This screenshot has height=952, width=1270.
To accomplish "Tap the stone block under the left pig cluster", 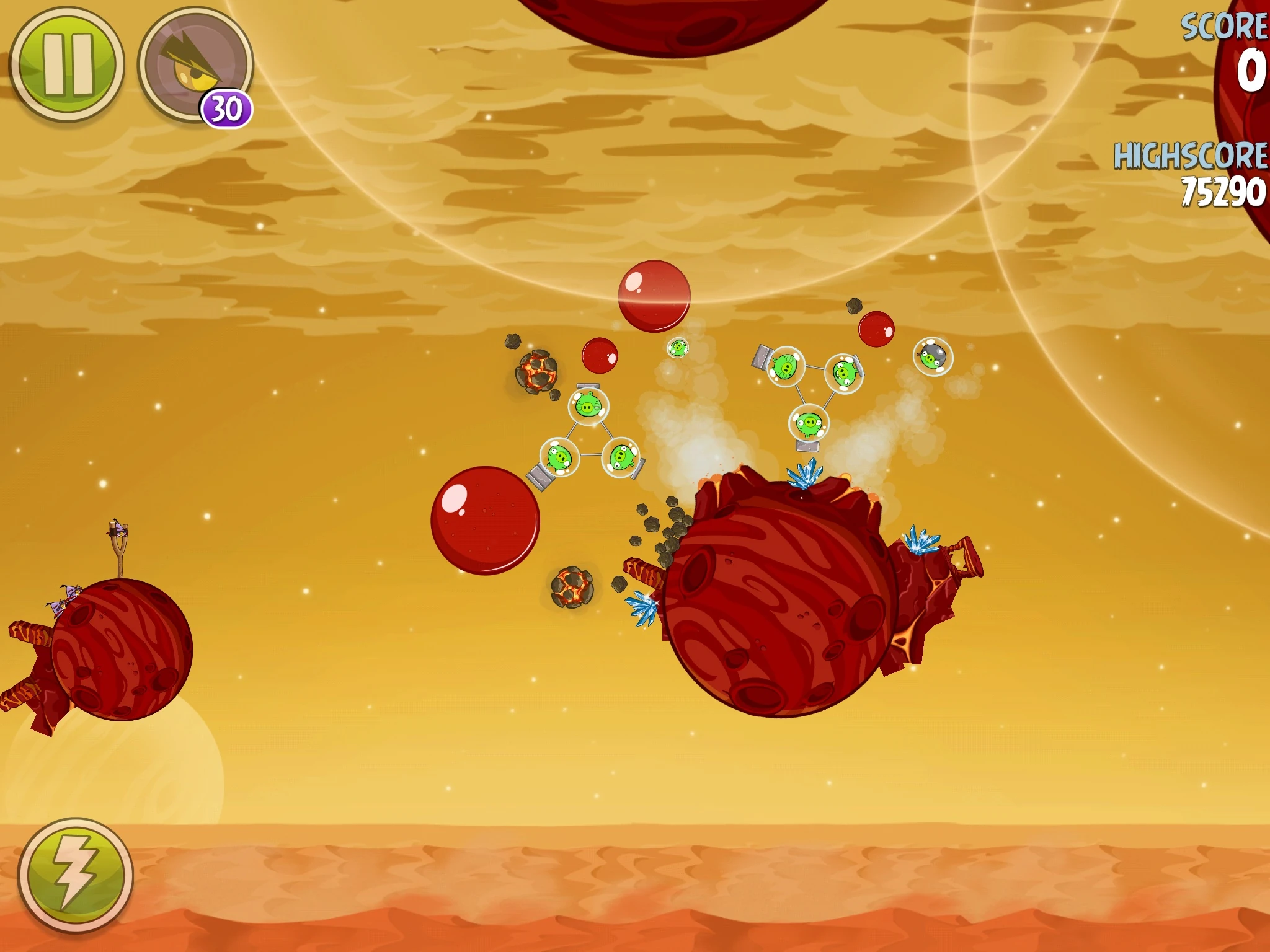I will coord(540,477).
